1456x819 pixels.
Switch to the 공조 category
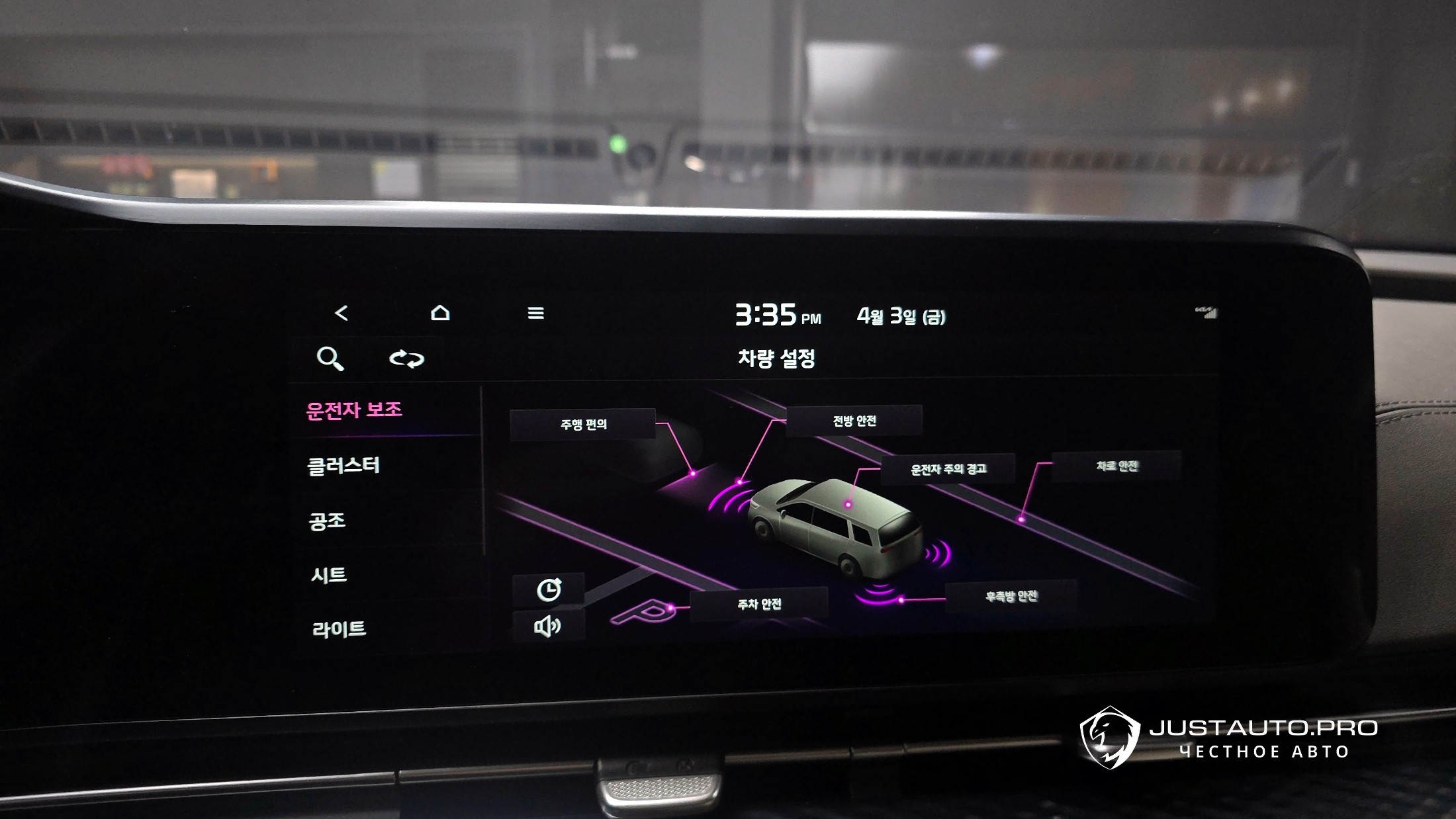(x=328, y=521)
